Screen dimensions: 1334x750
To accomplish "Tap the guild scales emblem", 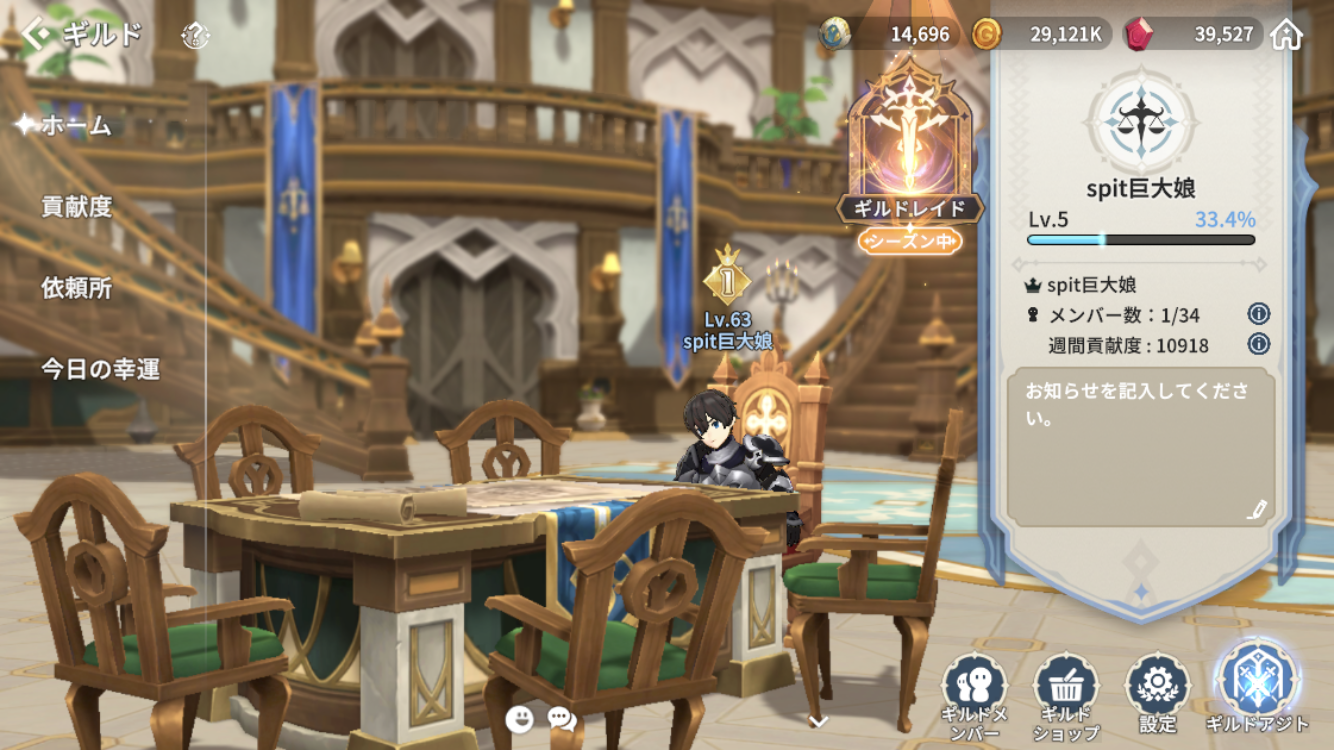I will pyautogui.click(x=1141, y=121).
